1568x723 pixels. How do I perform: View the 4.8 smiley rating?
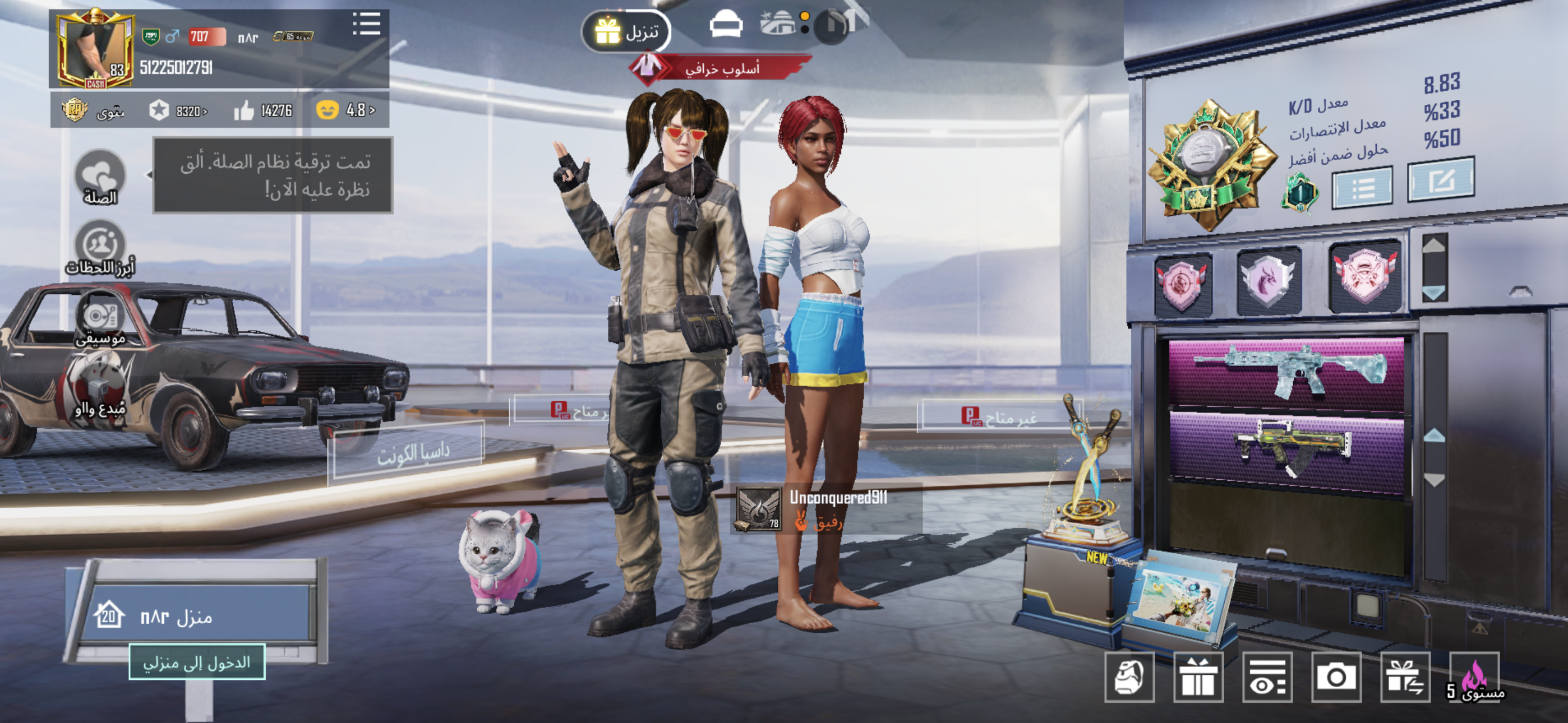(345, 110)
